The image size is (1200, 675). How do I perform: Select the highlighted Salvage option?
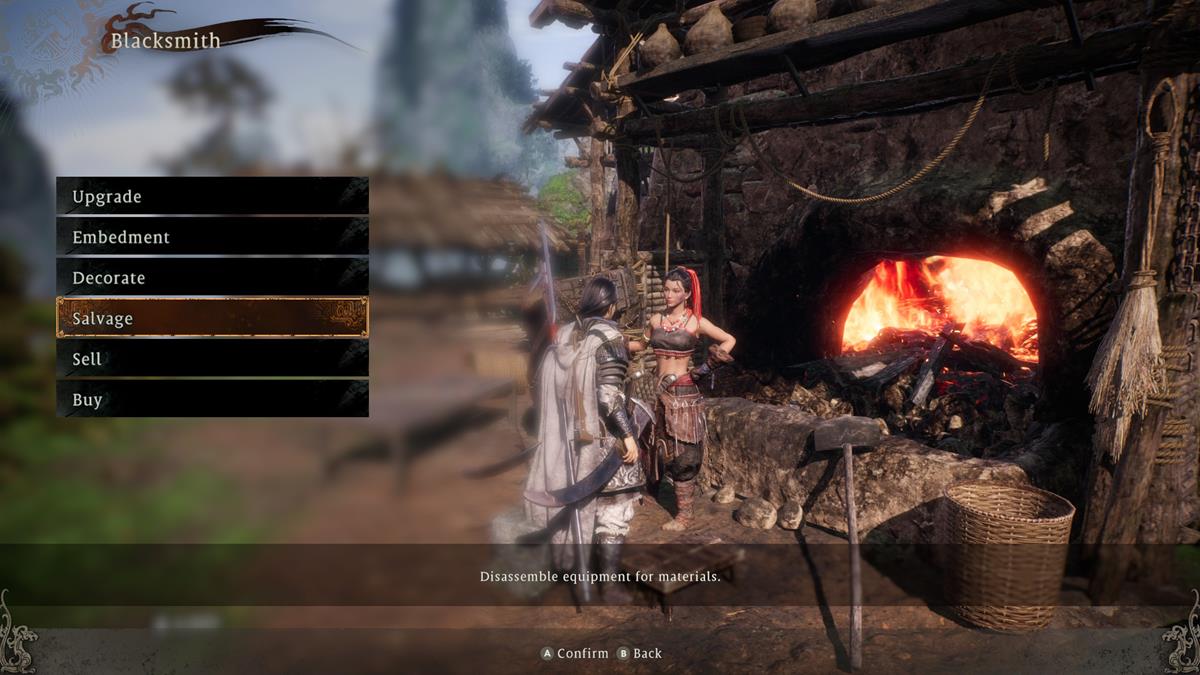[212, 318]
